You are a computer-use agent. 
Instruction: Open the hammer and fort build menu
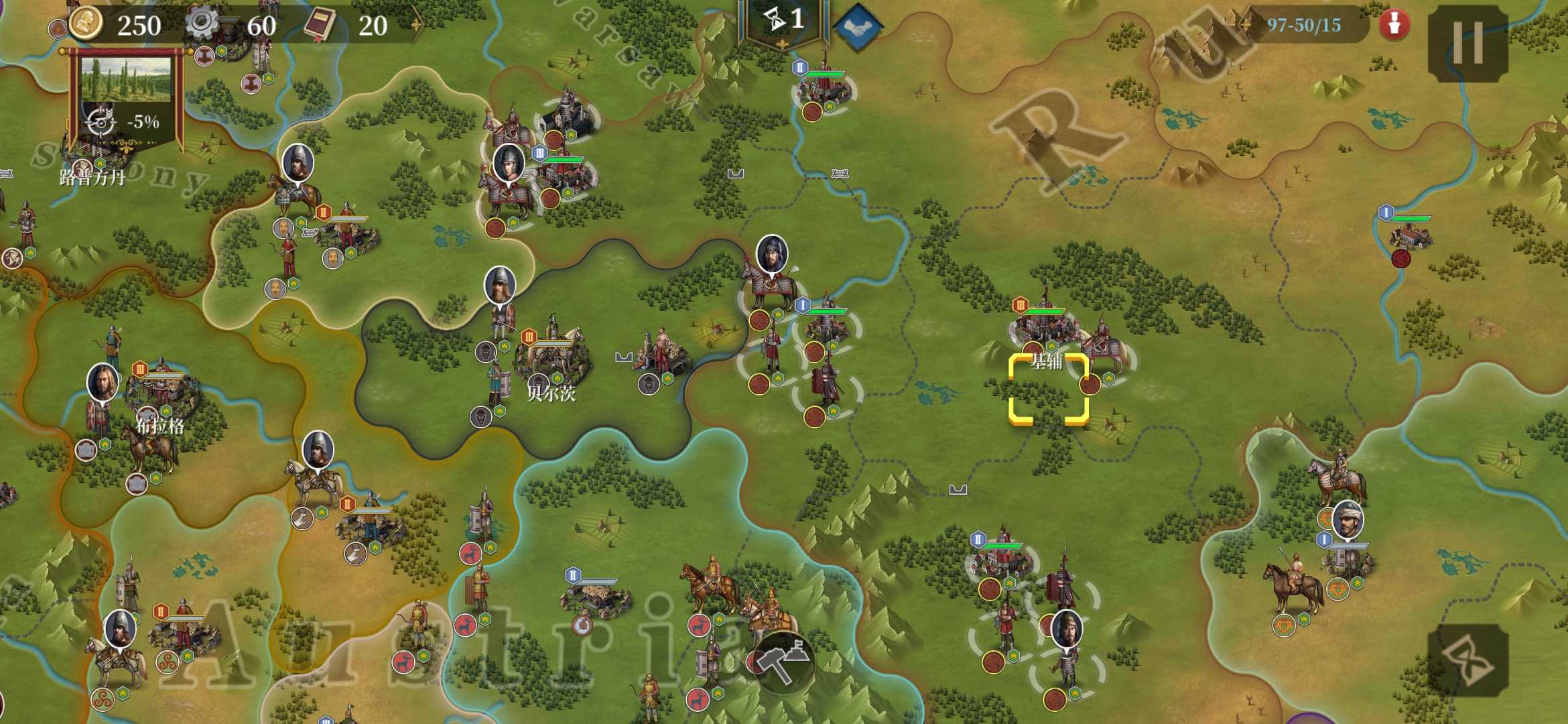click(x=782, y=661)
